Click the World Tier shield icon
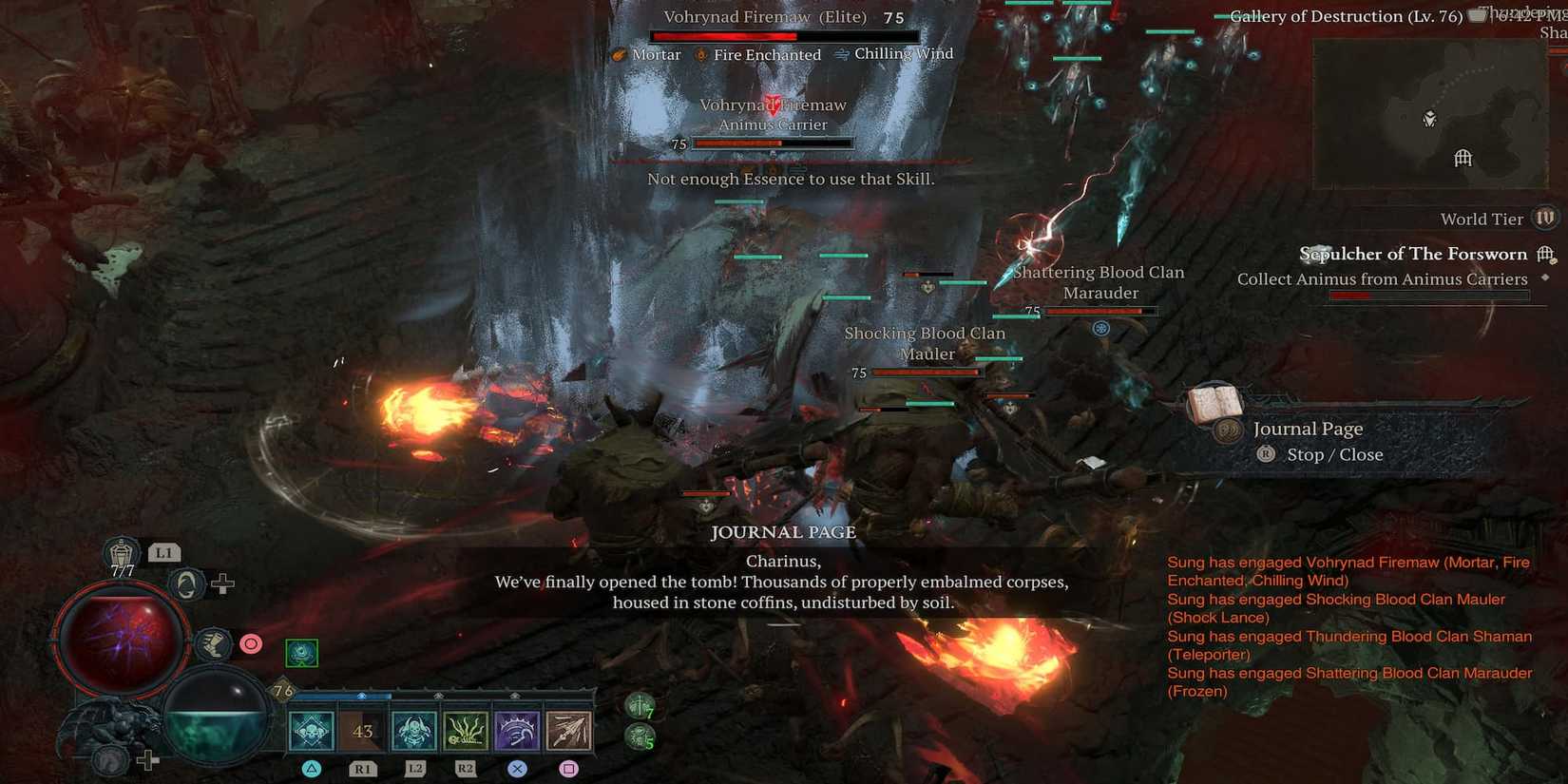Viewport: 1568px width, 784px height. pos(1544,218)
